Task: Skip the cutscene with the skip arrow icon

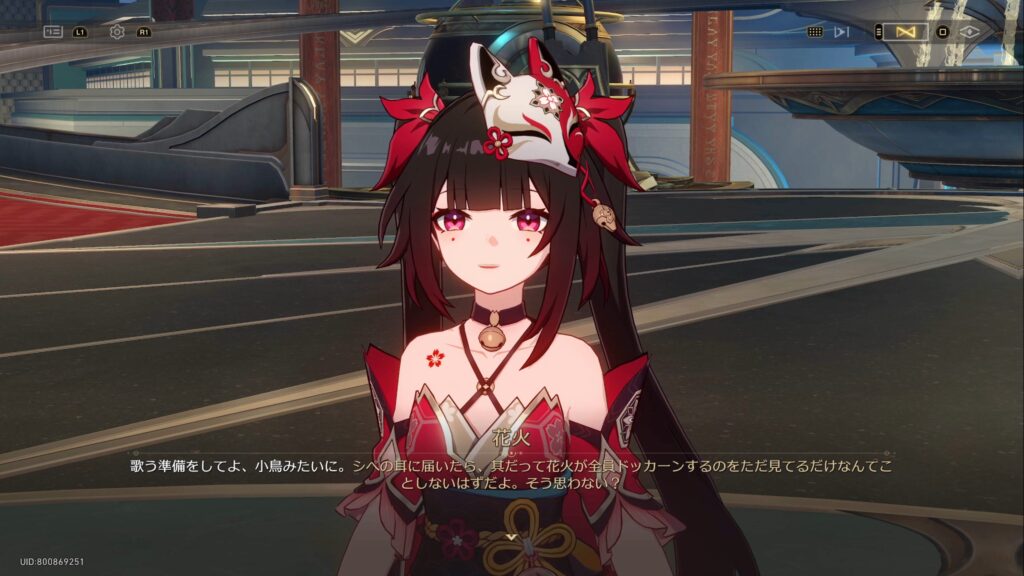Action: click(x=842, y=32)
